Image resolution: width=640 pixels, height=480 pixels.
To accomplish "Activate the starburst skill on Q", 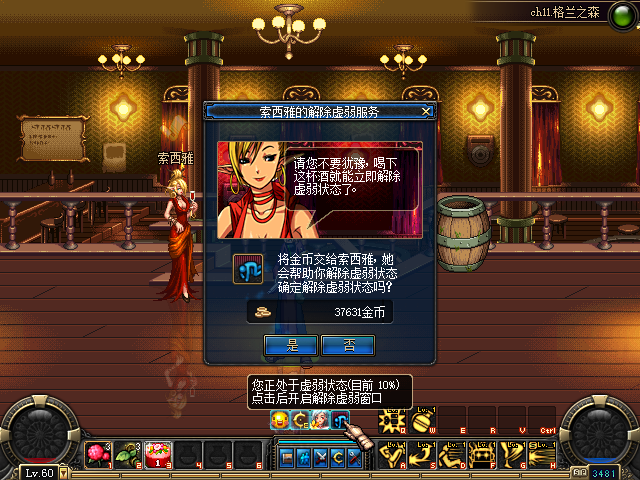I will (x=393, y=420).
